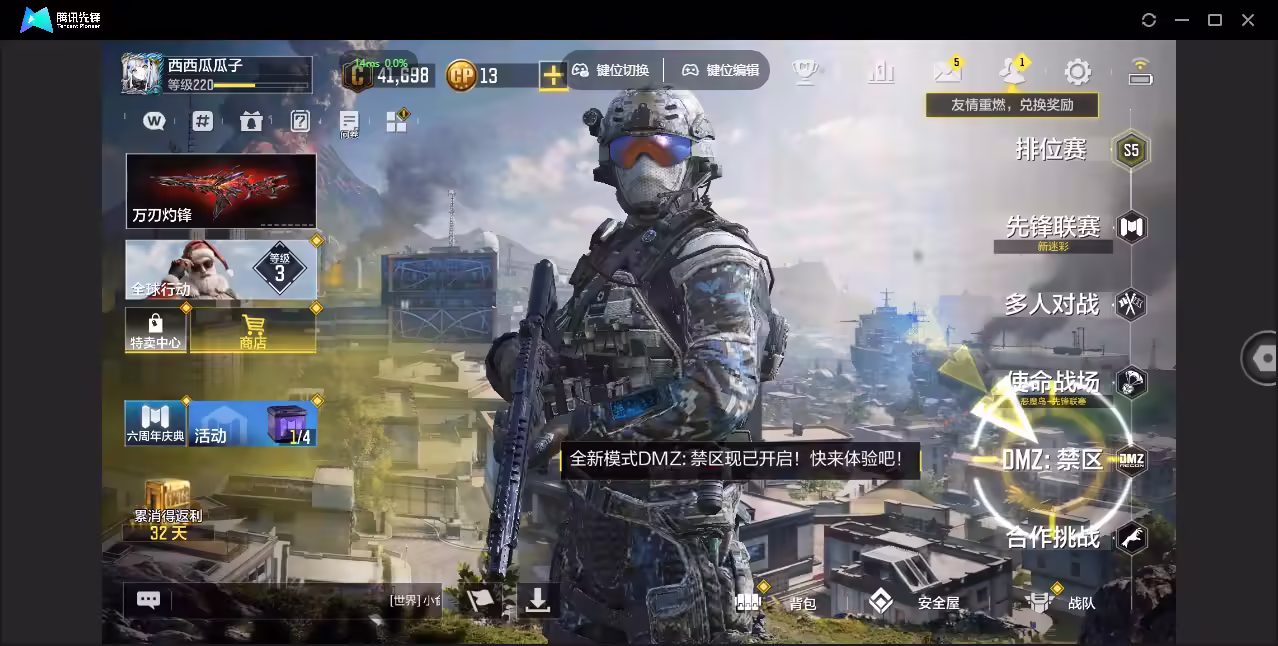Image resolution: width=1278 pixels, height=646 pixels.
Task: Close the emulator window
Action: coord(1248,20)
